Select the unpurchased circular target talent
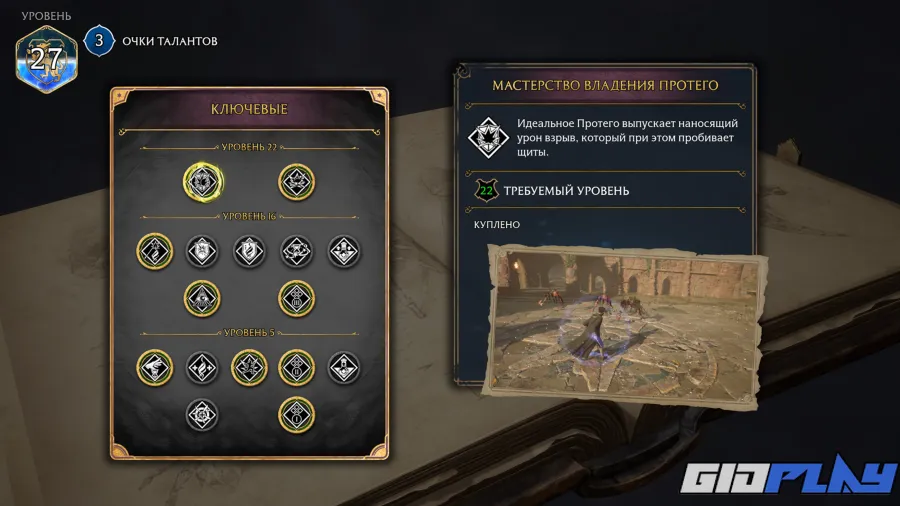The width and height of the screenshot is (900, 506). click(203, 412)
